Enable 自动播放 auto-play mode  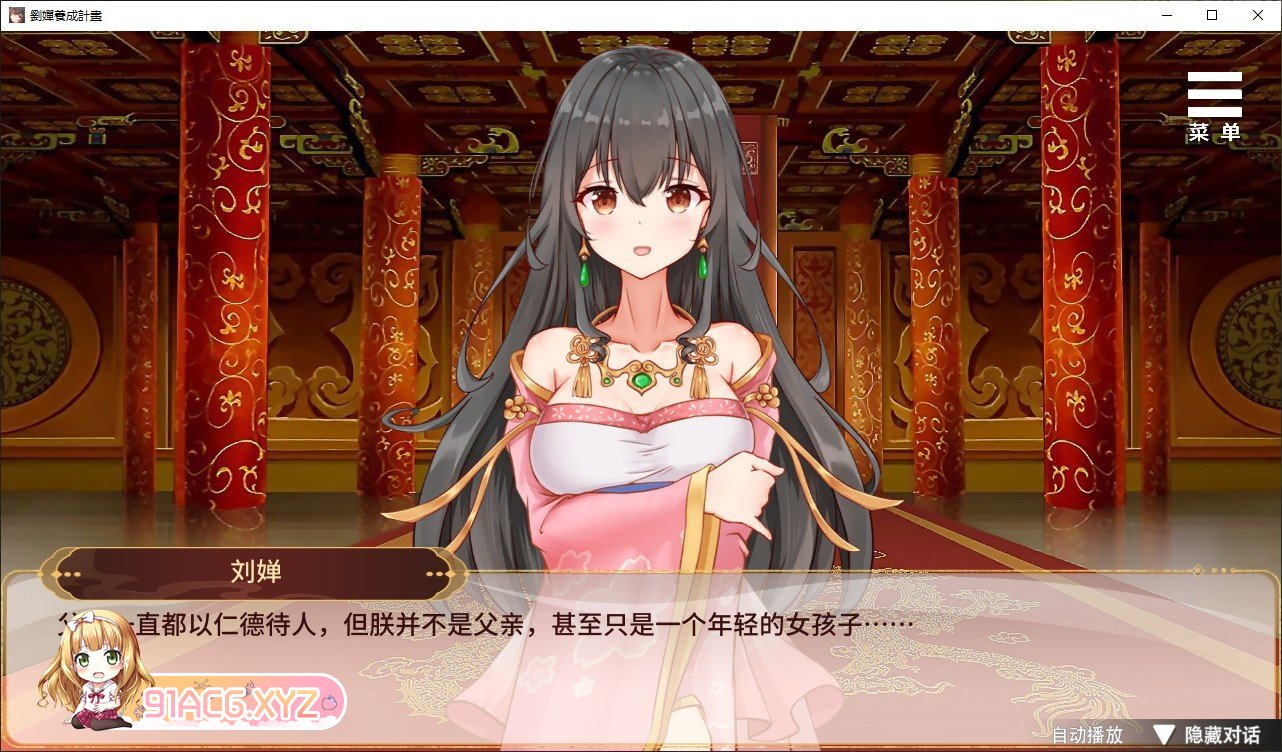(x=1089, y=733)
